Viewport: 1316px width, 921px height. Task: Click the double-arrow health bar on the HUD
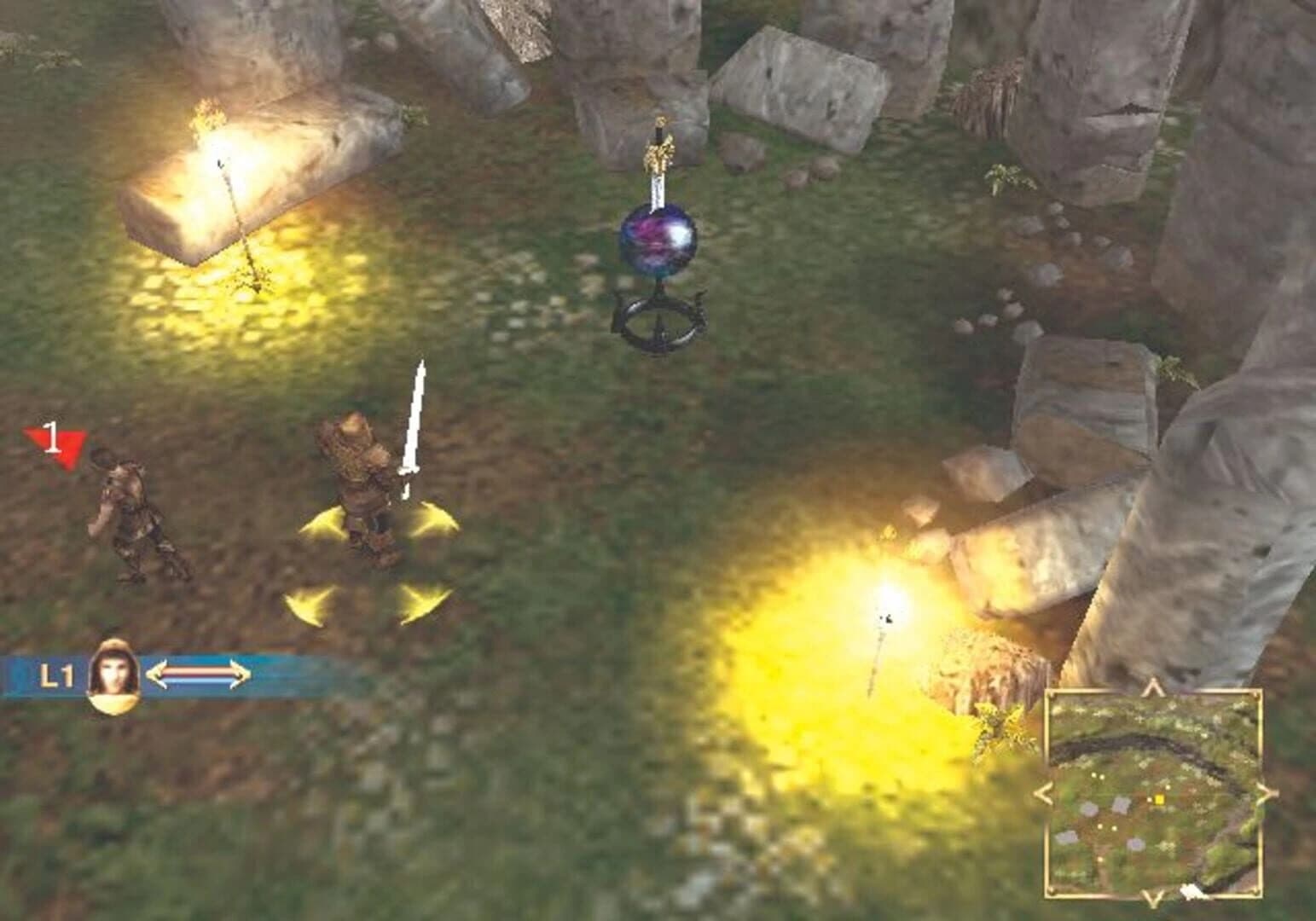pos(200,673)
